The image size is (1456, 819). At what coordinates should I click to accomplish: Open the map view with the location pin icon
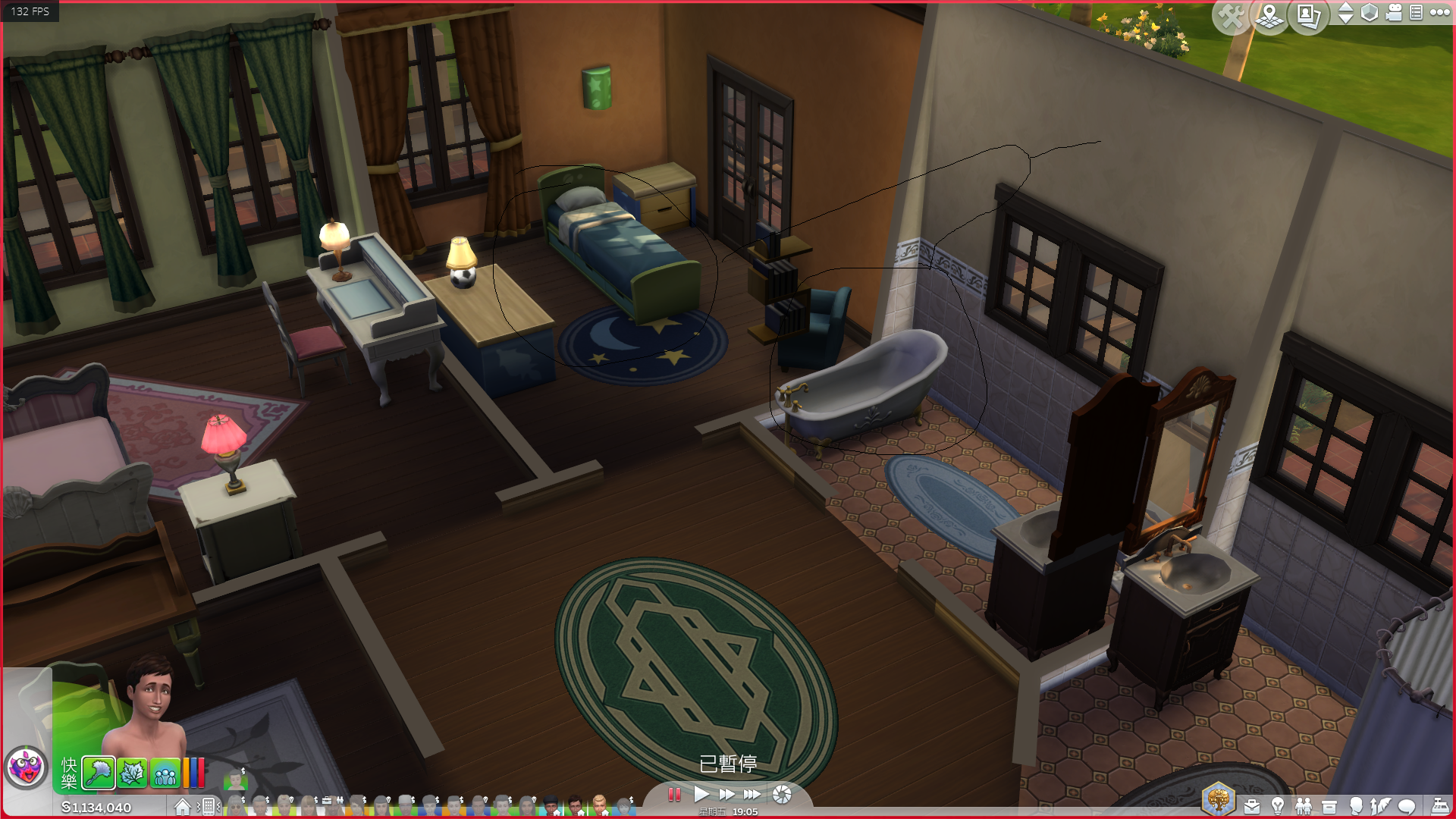click(1269, 14)
